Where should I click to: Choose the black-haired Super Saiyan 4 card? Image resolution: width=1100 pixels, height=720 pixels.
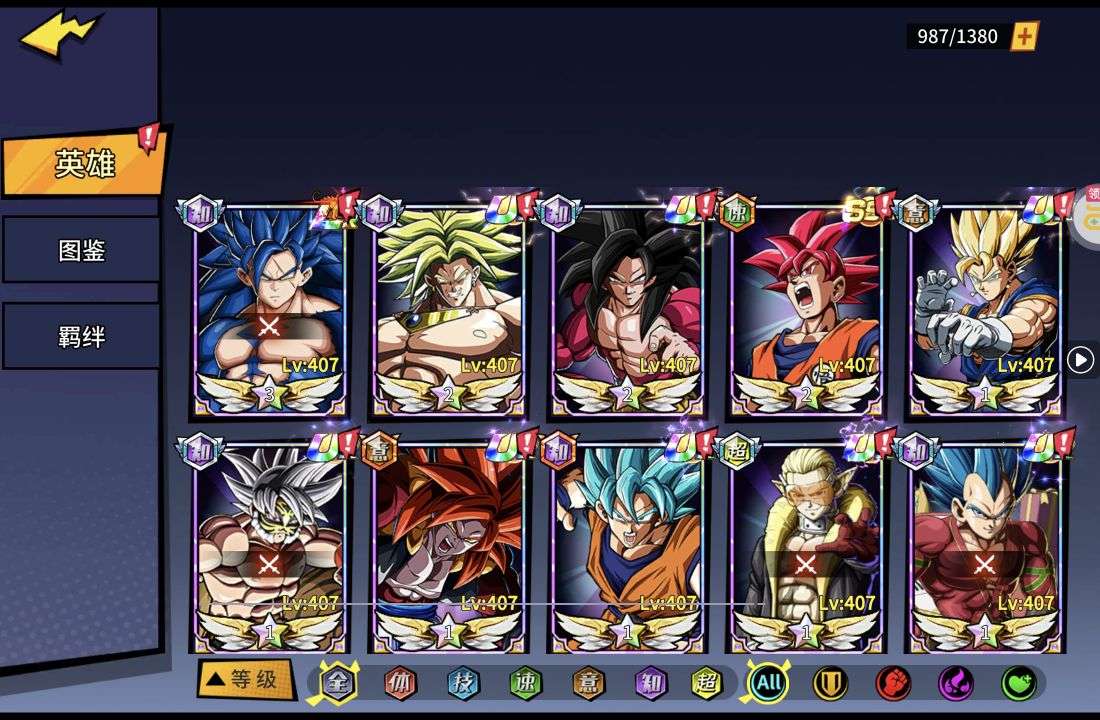[627, 310]
